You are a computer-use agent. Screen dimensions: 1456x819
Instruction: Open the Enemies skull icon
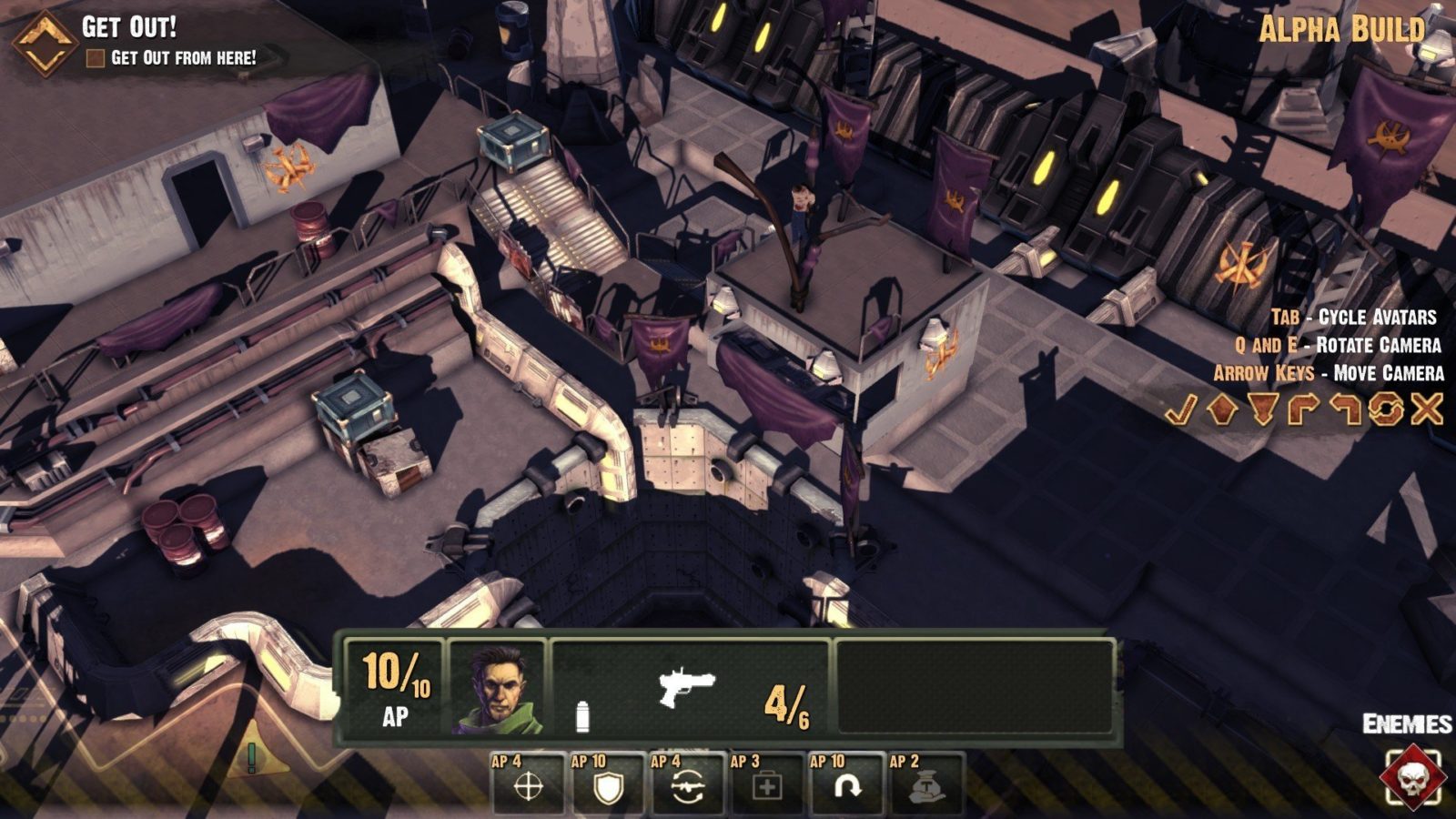click(x=1410, y=776)
